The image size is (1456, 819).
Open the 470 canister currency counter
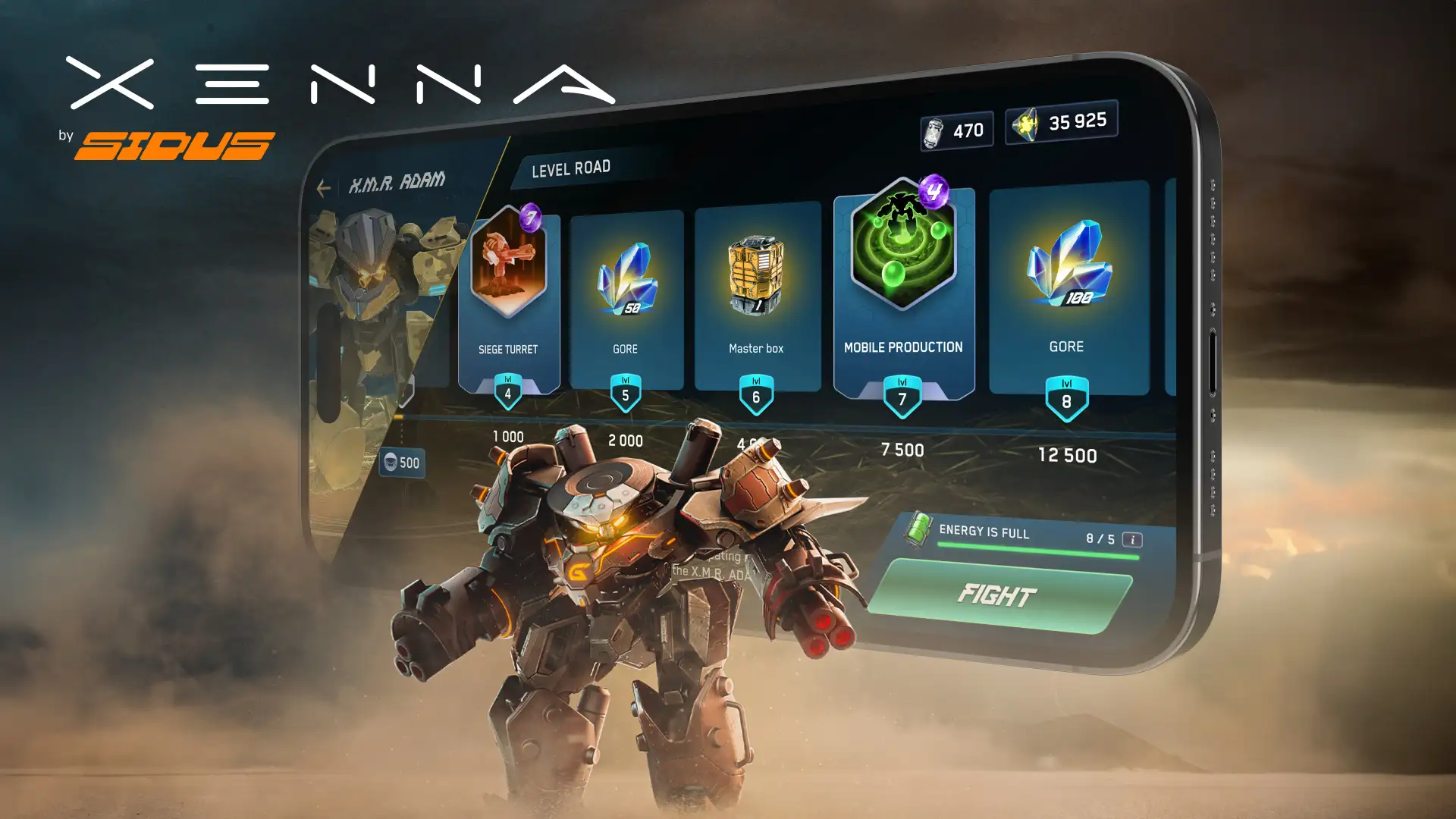click(956, 131)
